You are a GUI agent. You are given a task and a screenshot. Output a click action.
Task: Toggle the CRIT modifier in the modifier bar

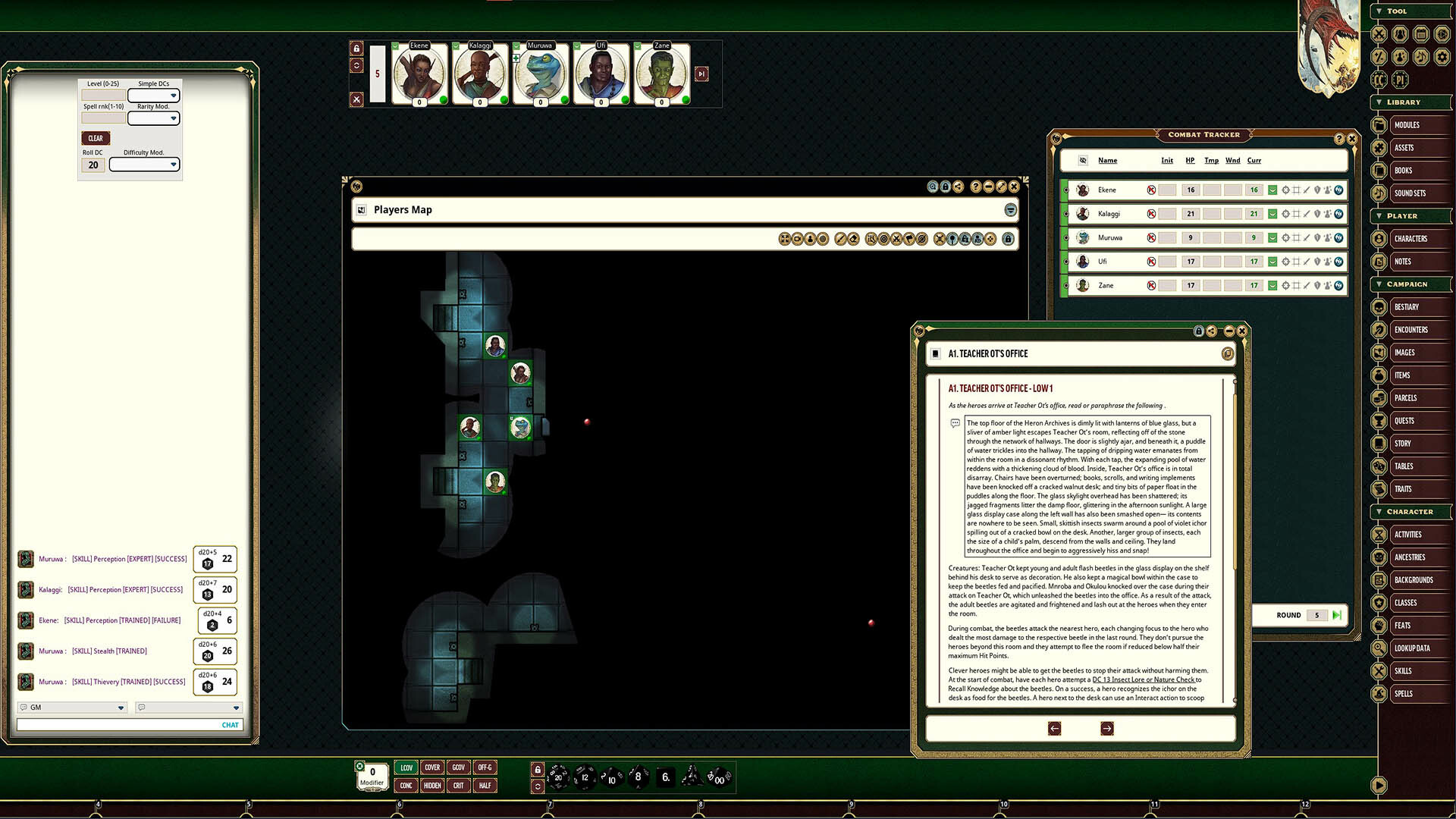pyautogui.click(x=458, y=786)
